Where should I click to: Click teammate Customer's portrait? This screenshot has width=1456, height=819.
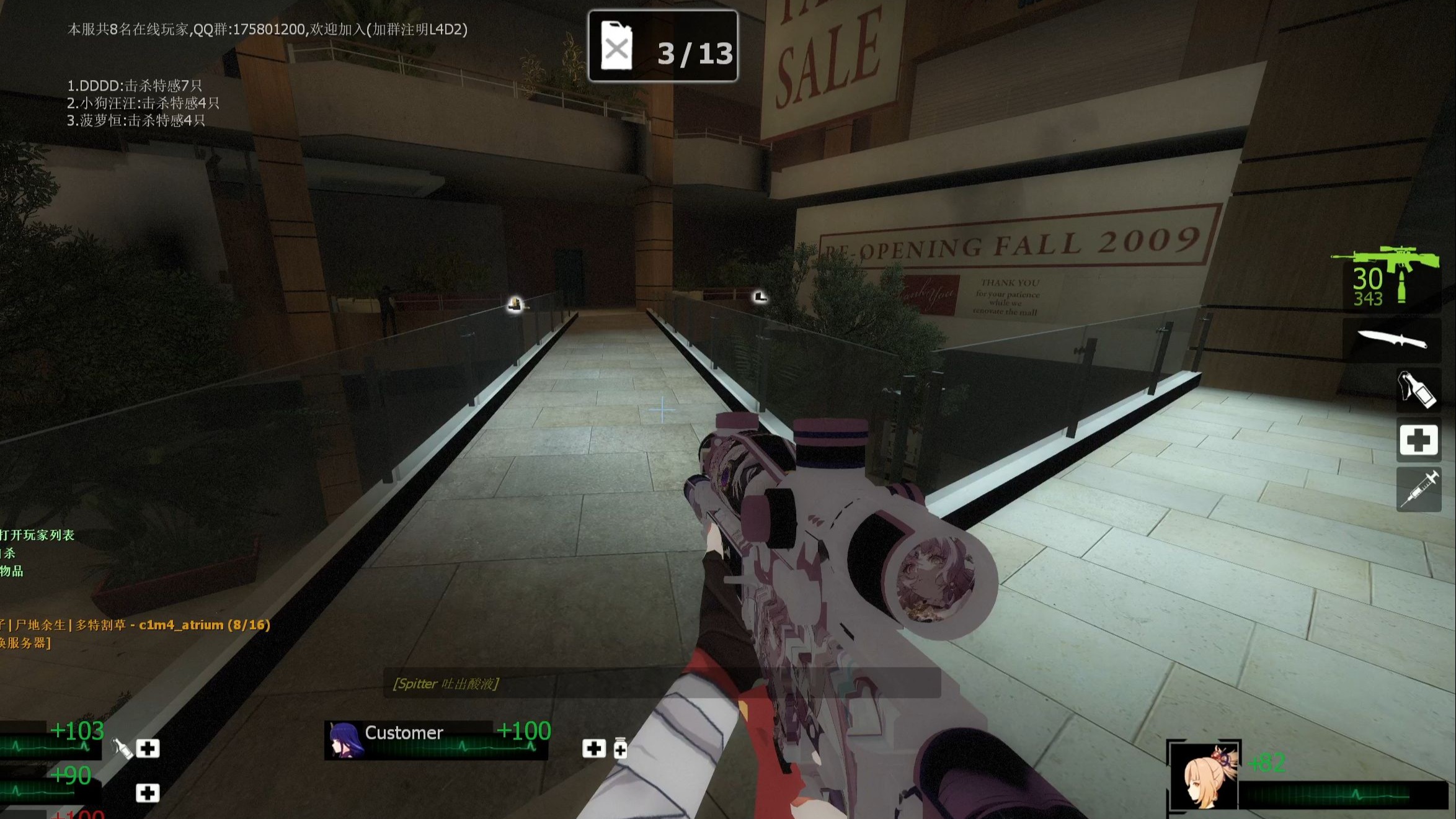click(344, 740)
